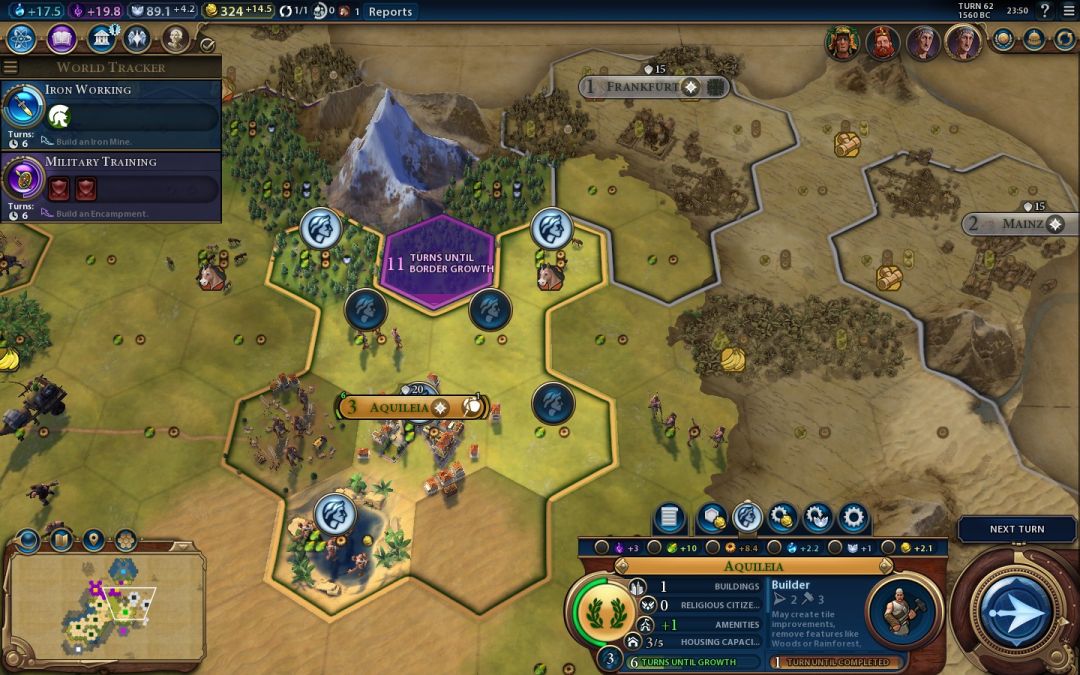
Task: Open the Great People portrait icon
Action: click(176, 39)
